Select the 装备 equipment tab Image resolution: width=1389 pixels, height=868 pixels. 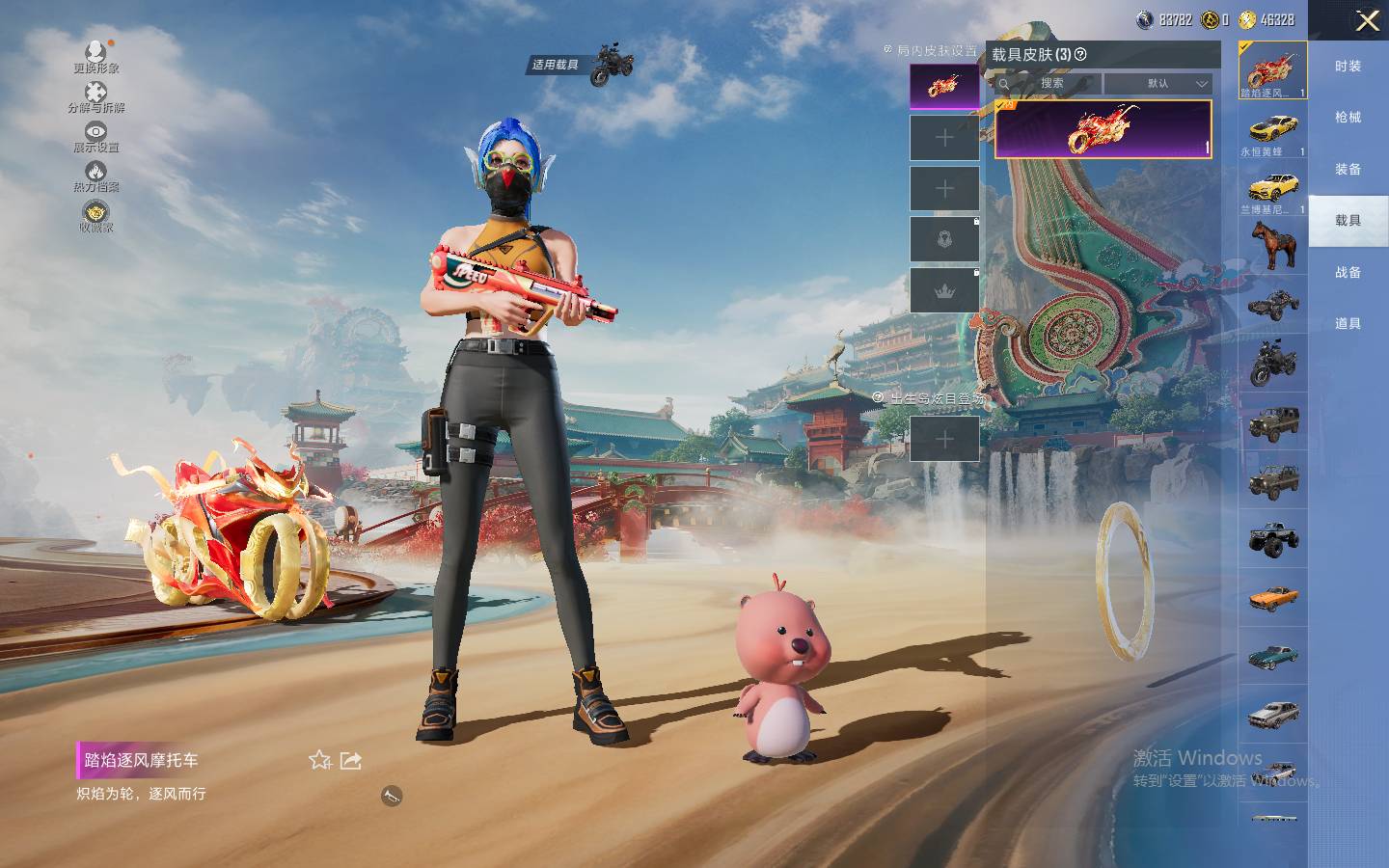tap(1348, 169)
